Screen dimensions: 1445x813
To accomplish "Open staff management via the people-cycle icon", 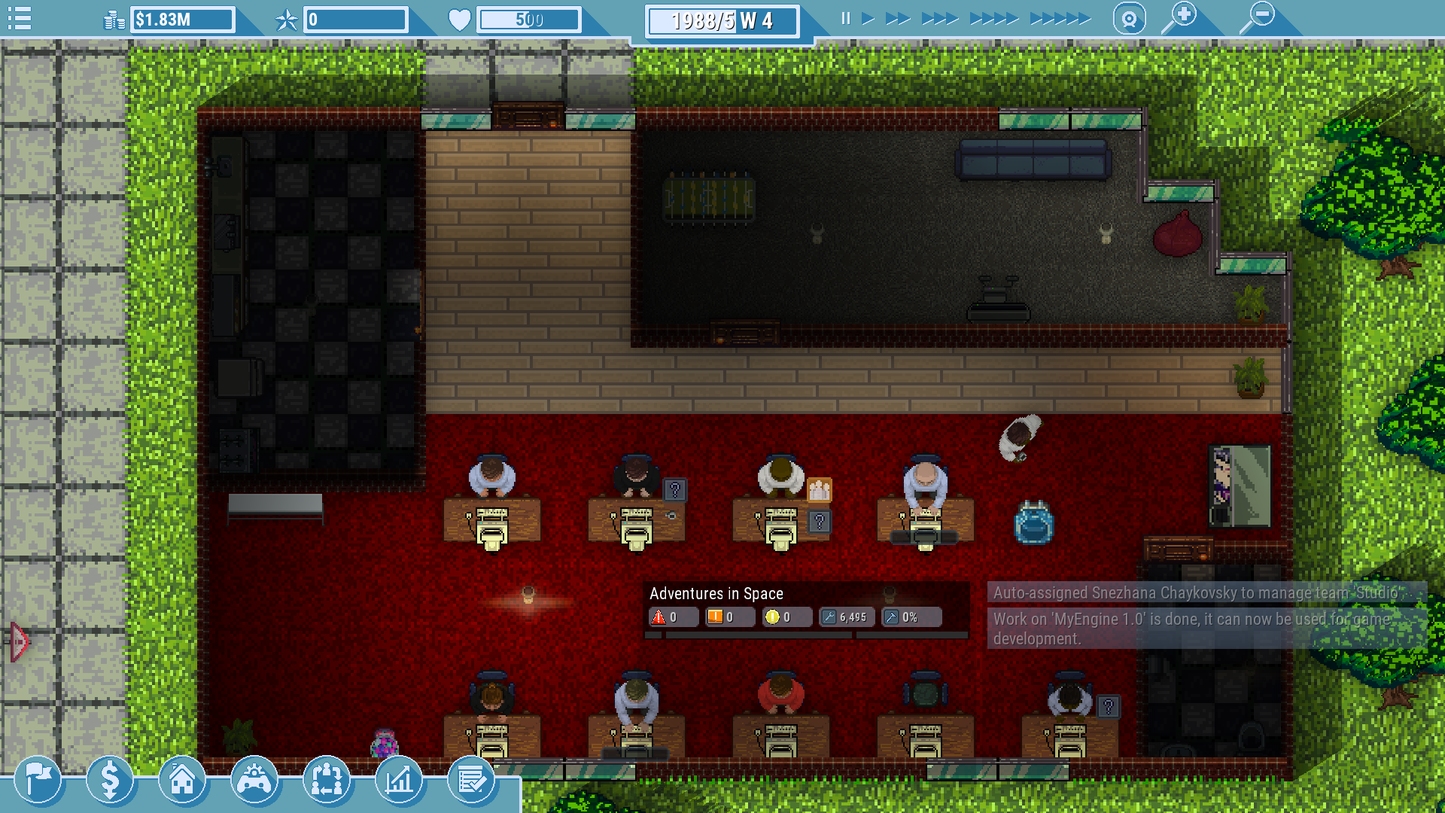I will coord(327,780).
